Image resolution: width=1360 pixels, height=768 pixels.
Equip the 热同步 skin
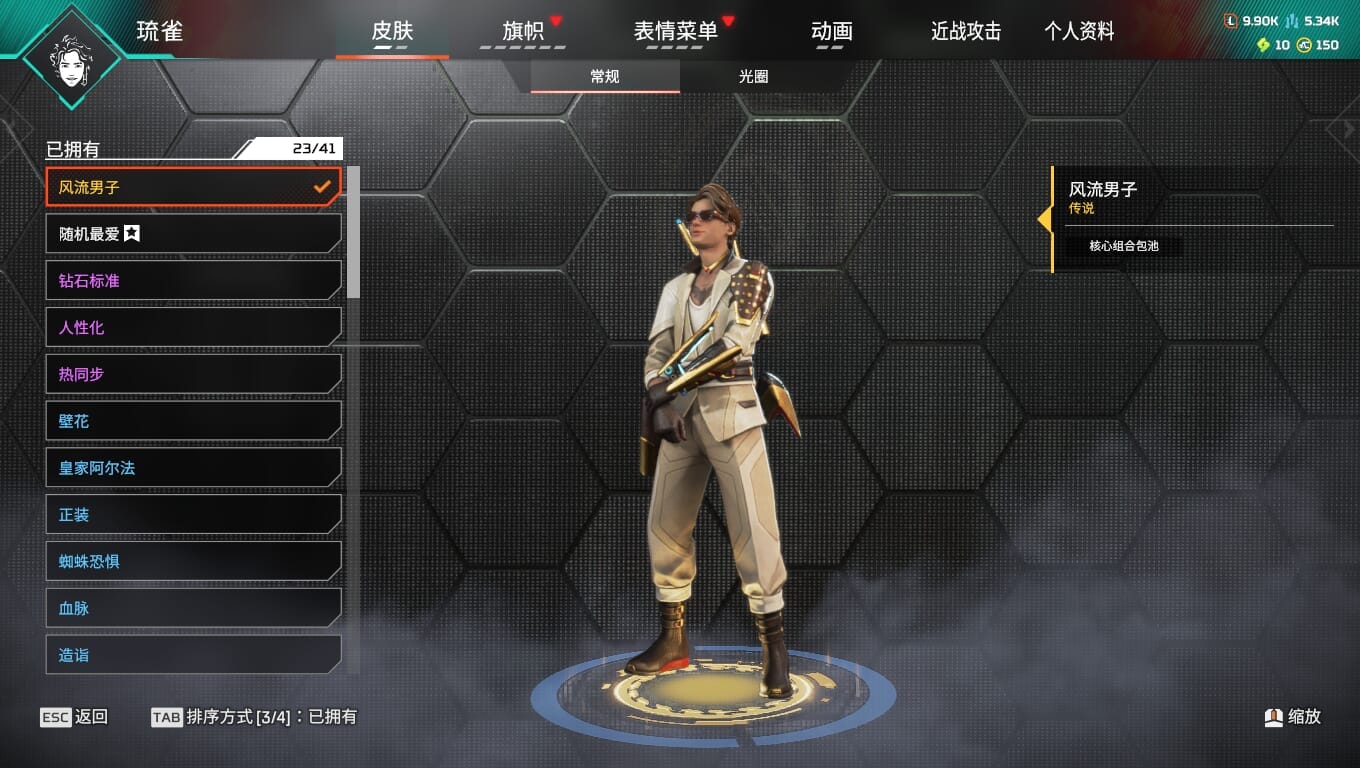[193, 374]
